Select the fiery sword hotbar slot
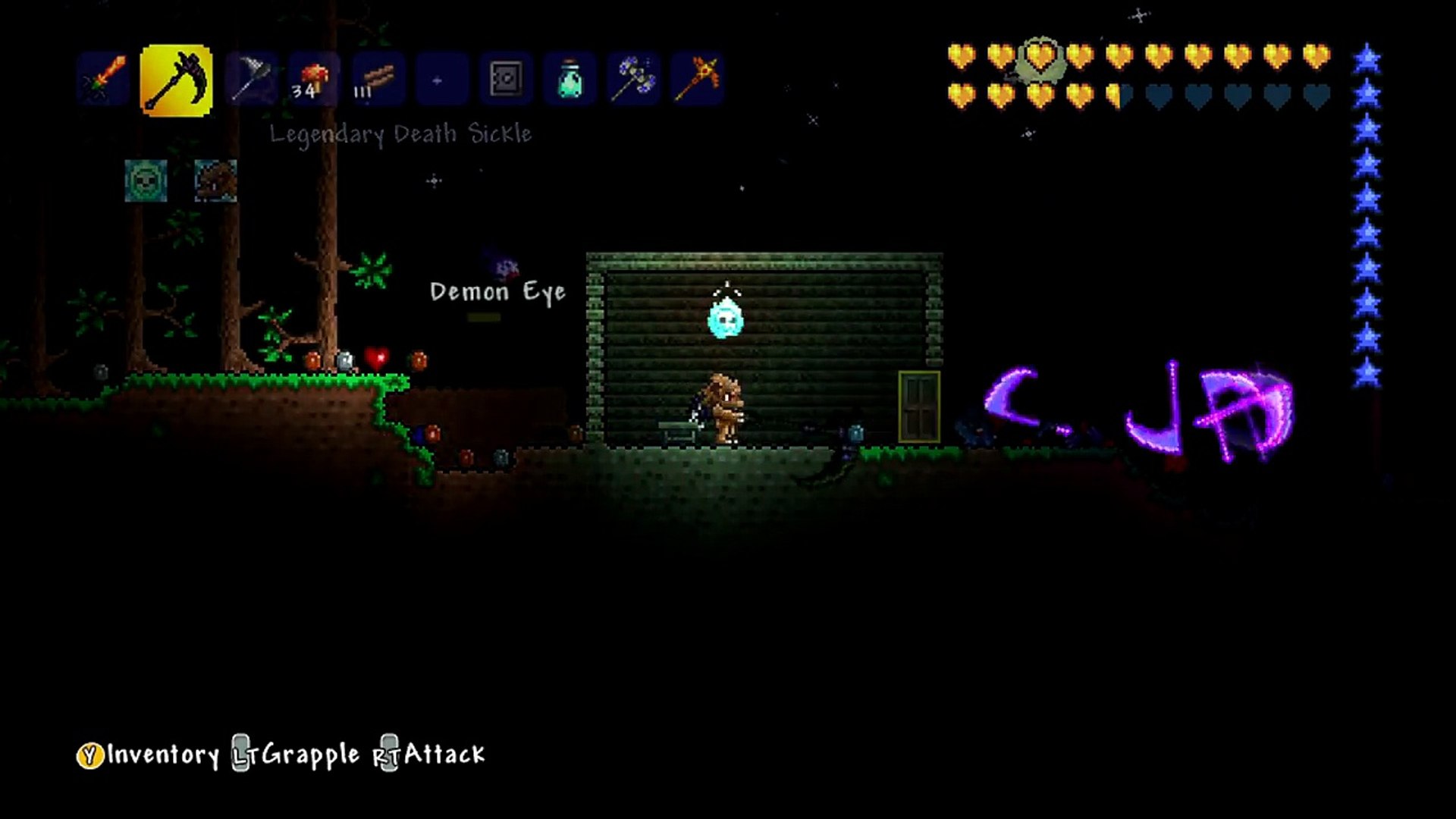The height and width of the screenshot is (819, 1456). click(x=105, y=80)
